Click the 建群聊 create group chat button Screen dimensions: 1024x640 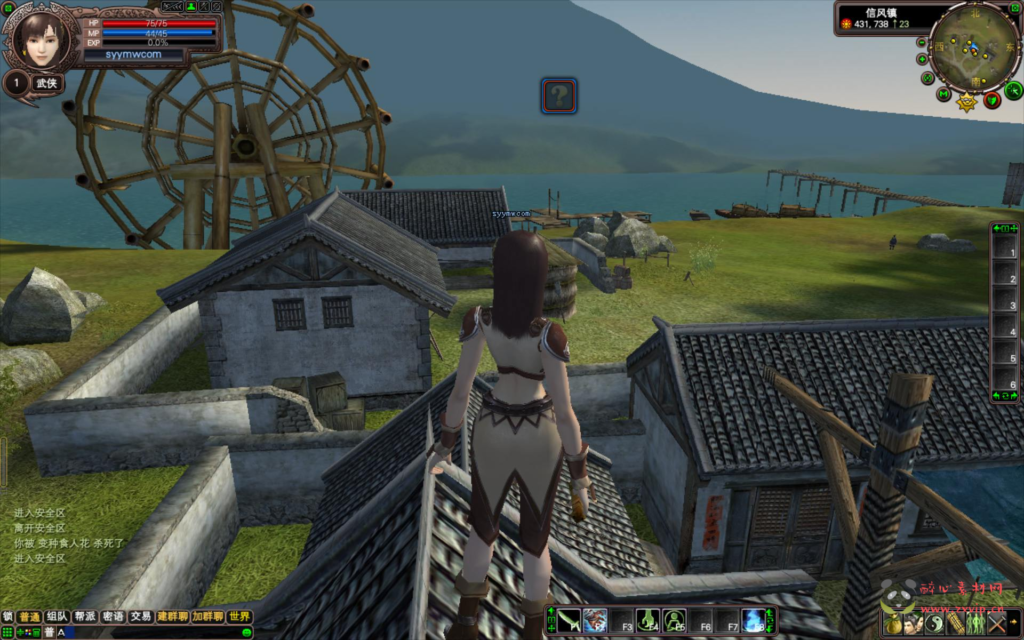[x=172, y=617]
